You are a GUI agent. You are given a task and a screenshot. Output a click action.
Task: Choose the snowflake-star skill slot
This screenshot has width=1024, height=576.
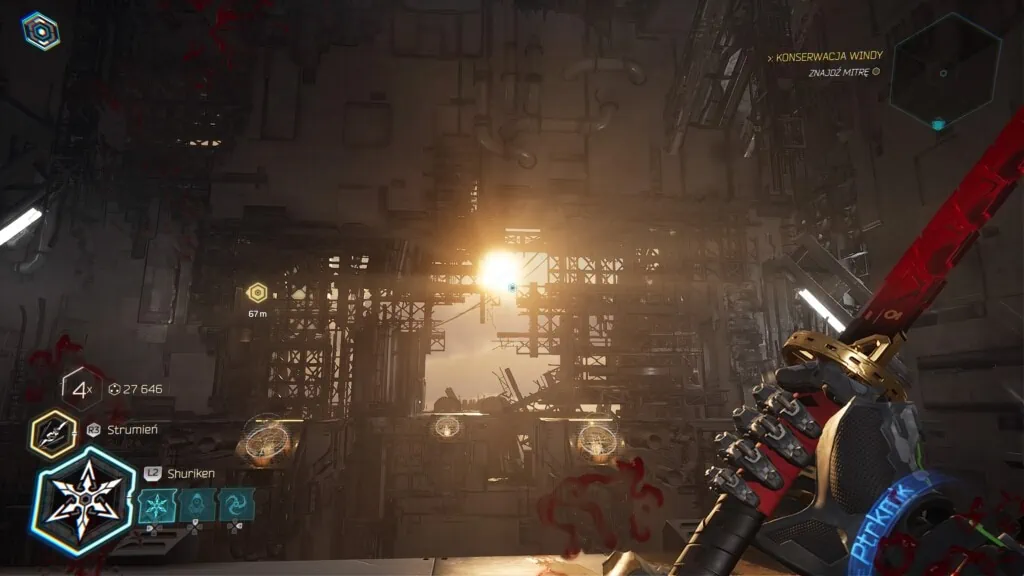(156, 505)
